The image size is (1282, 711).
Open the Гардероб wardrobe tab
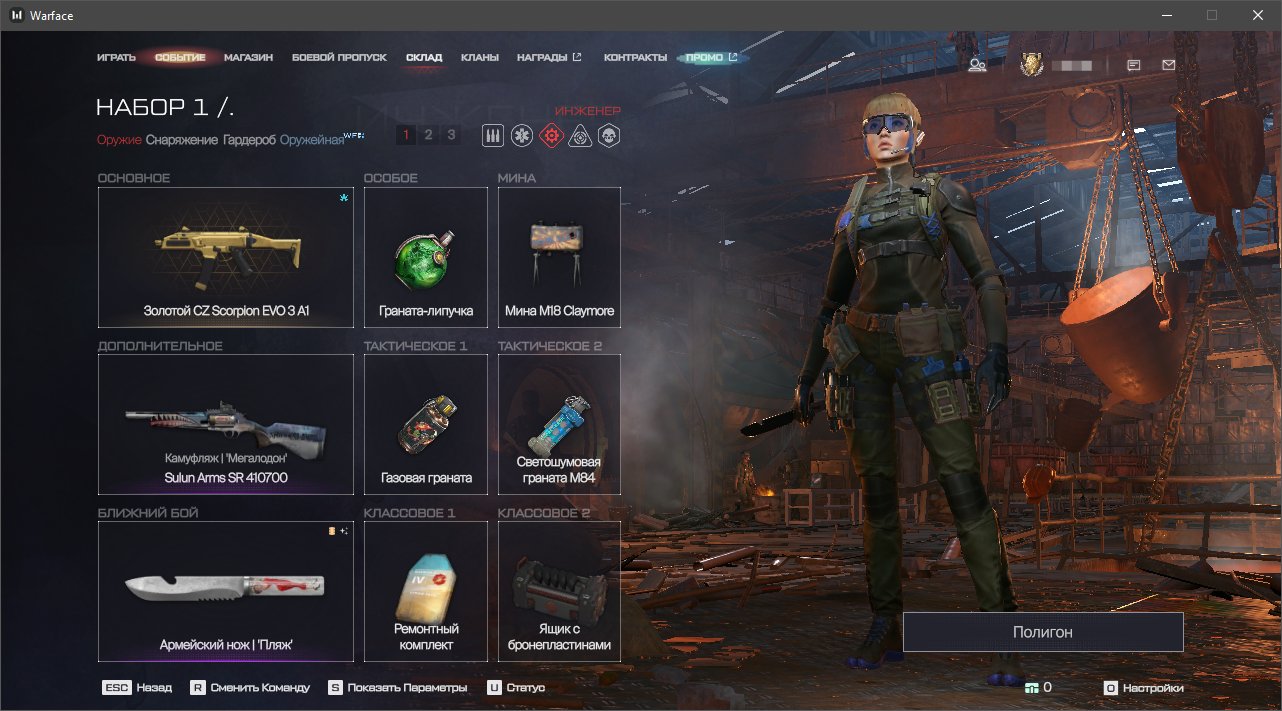point(250,140)
